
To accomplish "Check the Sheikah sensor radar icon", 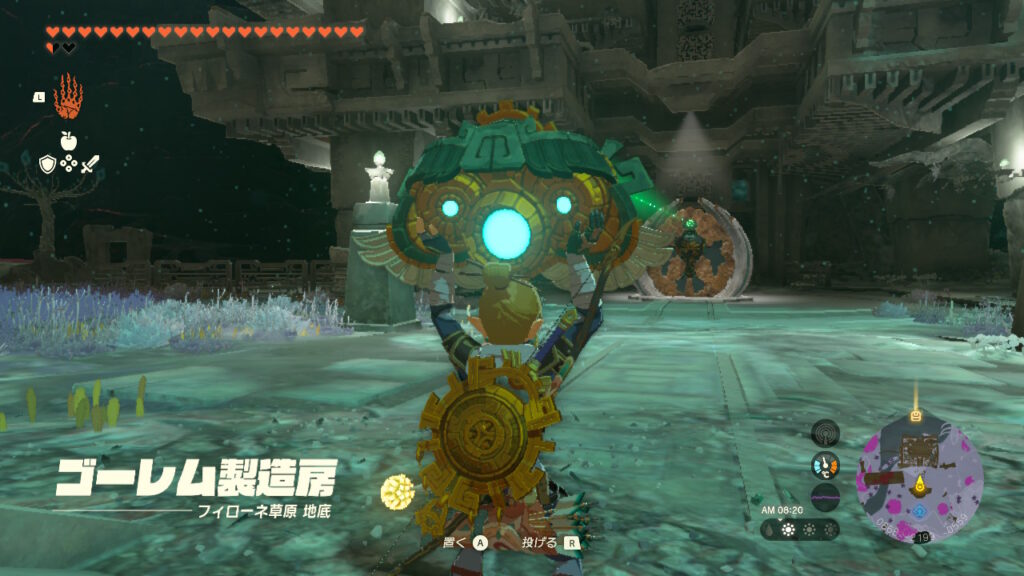I will [825, 433].
